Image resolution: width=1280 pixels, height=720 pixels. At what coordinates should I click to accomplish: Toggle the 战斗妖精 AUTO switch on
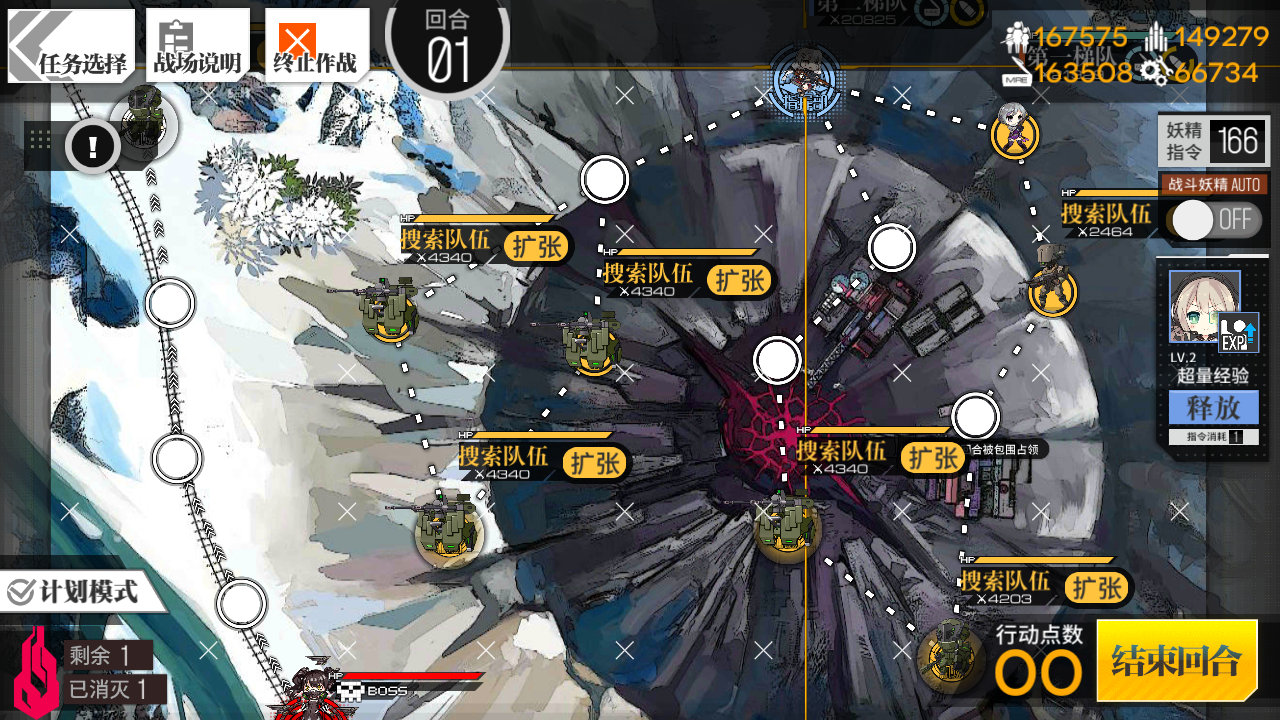click(1213, 220)
